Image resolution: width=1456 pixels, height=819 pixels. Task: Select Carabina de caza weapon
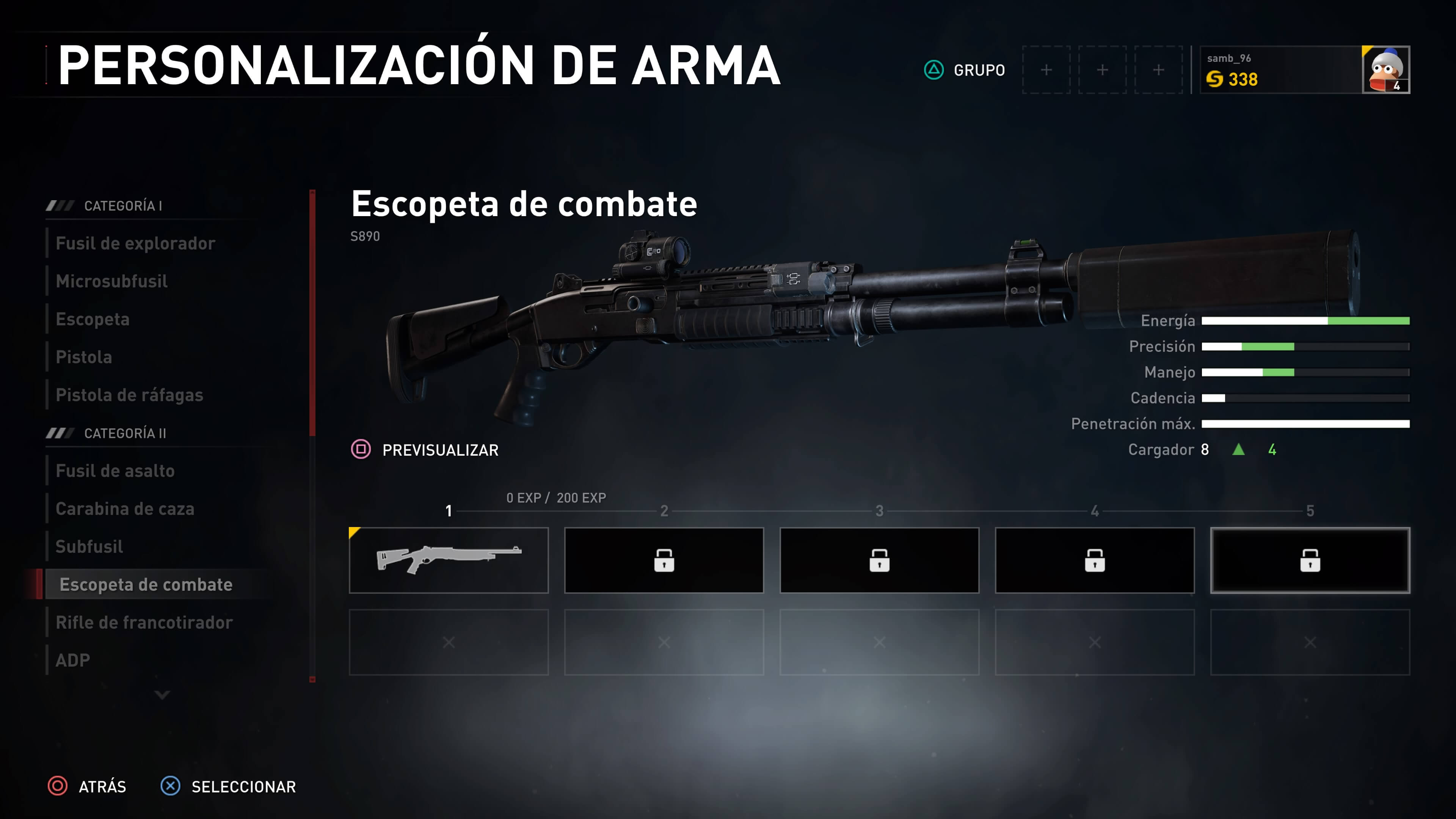pyautogui.click(x=125, y=509)
